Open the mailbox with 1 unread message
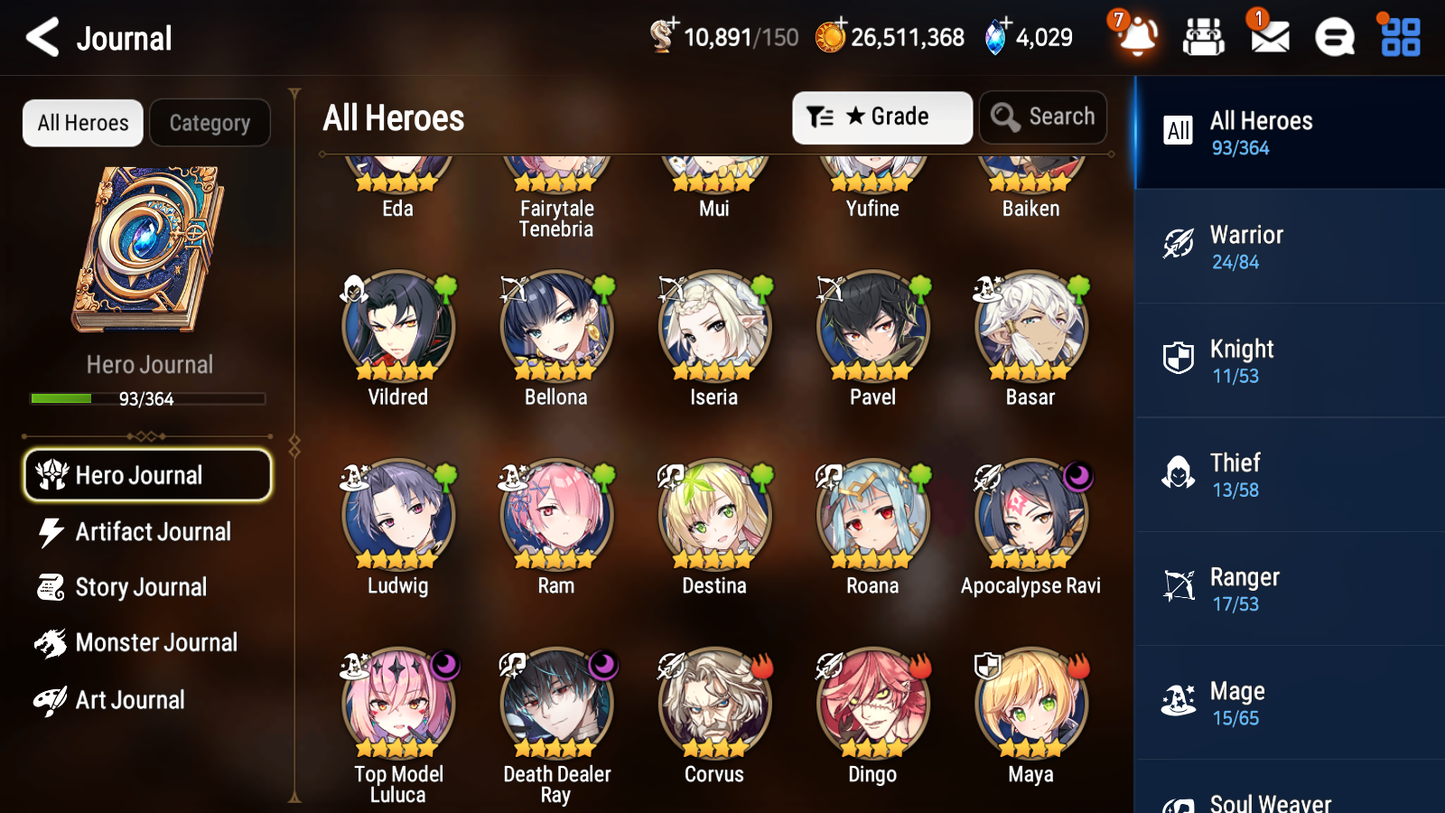The width and height of the screenshot is (1445, 813). coord(1268,37)
